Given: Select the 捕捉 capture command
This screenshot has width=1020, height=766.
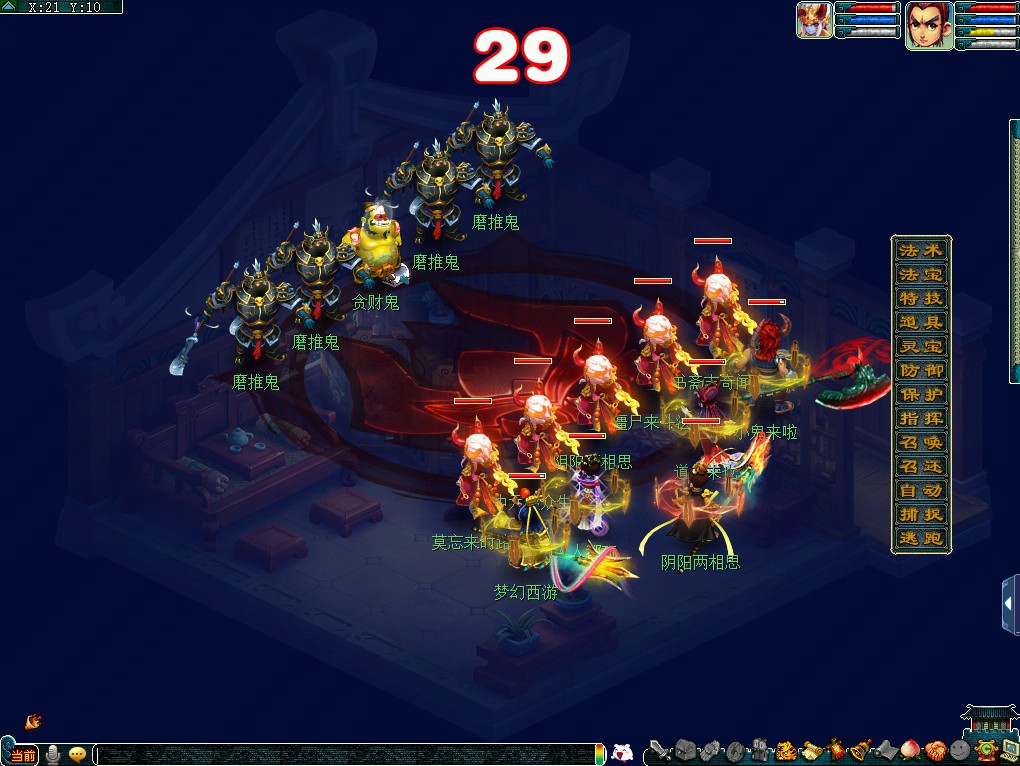Looking at the screenshot, I should [x=920, y=515].
